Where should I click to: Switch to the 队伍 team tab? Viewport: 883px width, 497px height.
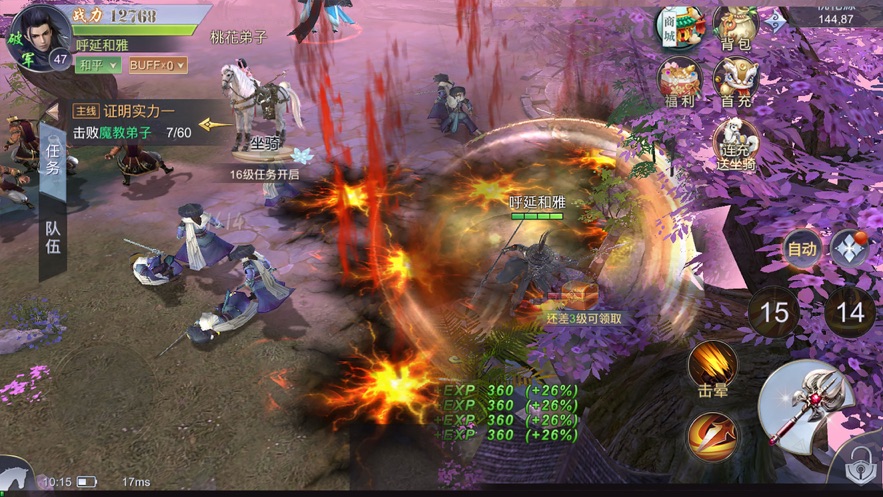click(x=53, y=236)
